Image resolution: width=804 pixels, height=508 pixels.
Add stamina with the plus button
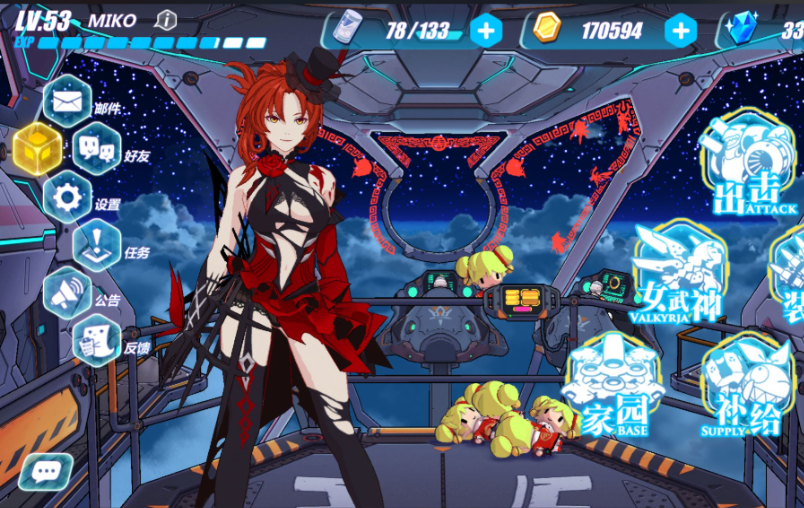pos(486,31)
